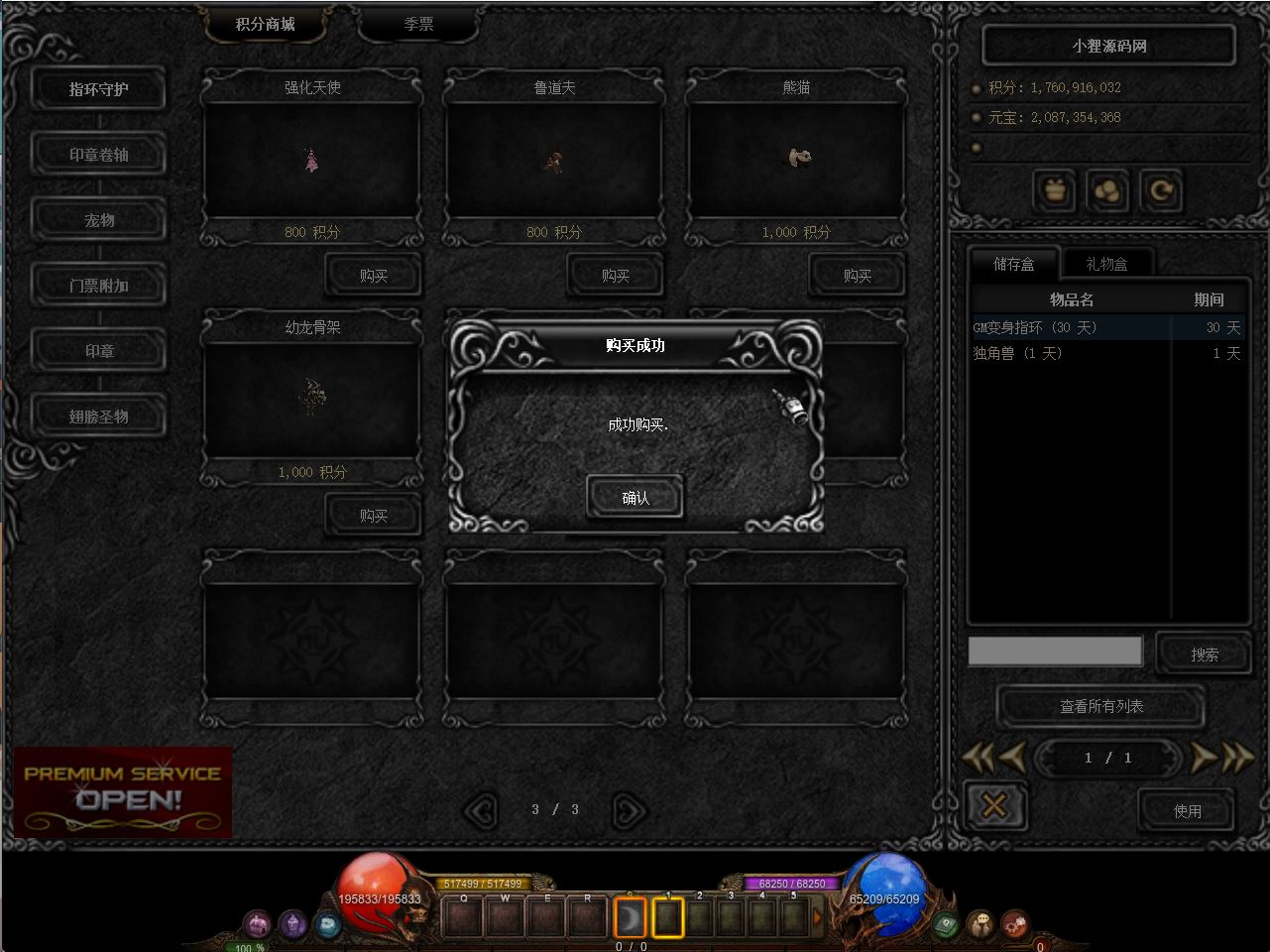The width and height of the screenshot is (1270, 952).
Task: Click the 搜索 search button
Action: (1204, 654)
